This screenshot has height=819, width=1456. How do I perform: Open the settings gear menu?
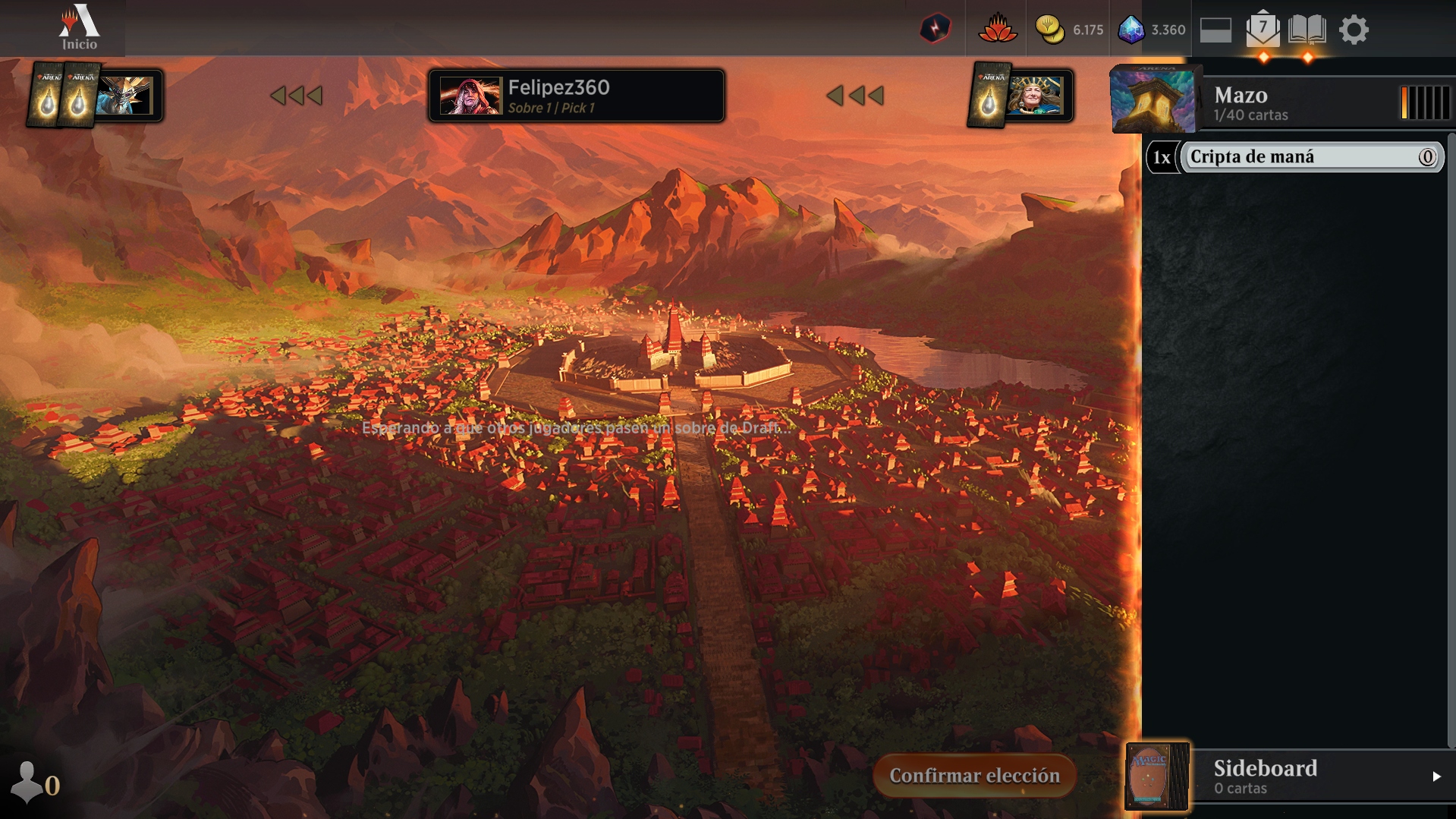(x=1354, y=30)
